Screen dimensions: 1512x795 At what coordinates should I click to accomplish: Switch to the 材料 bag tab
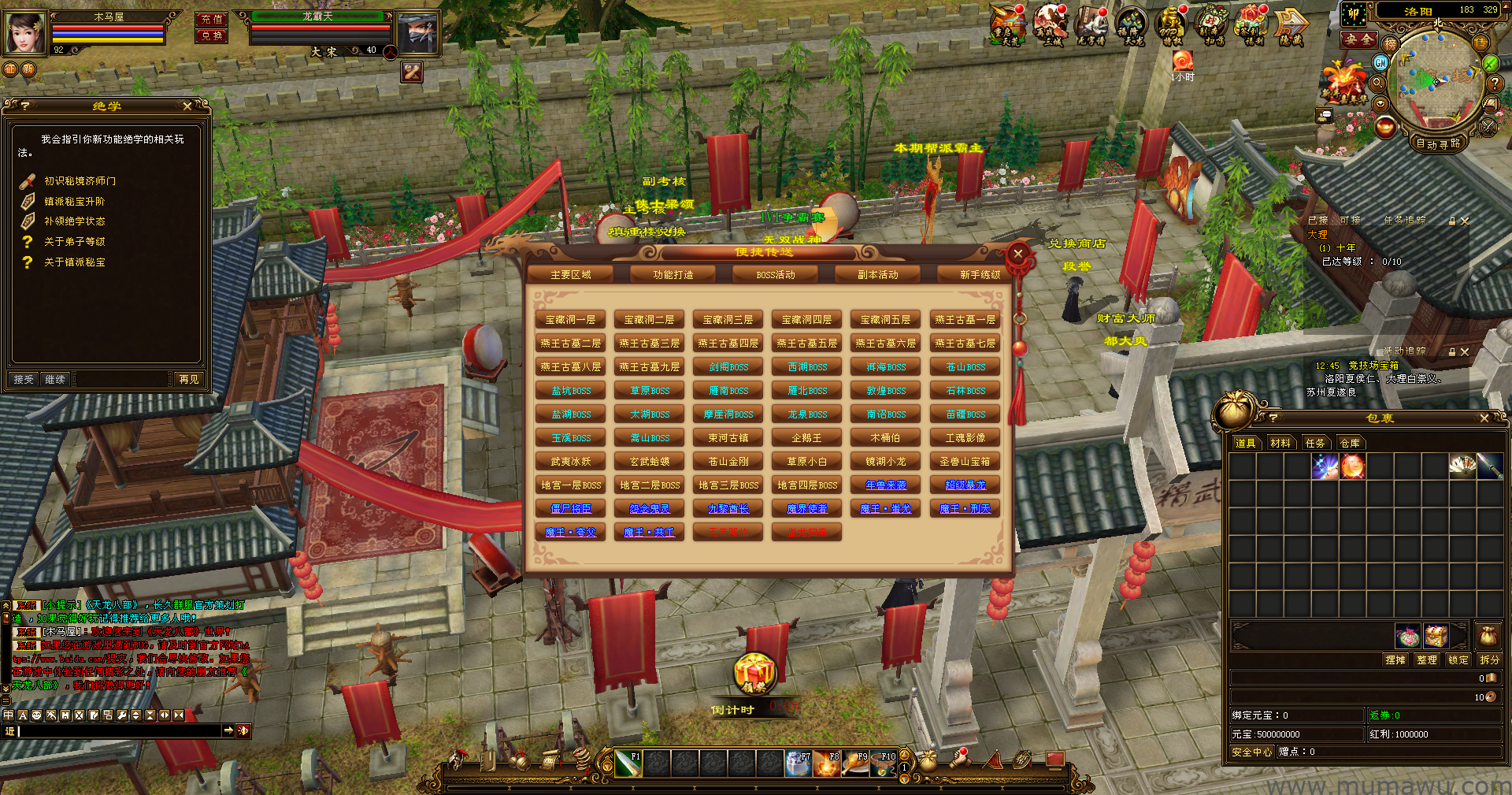1280,444
